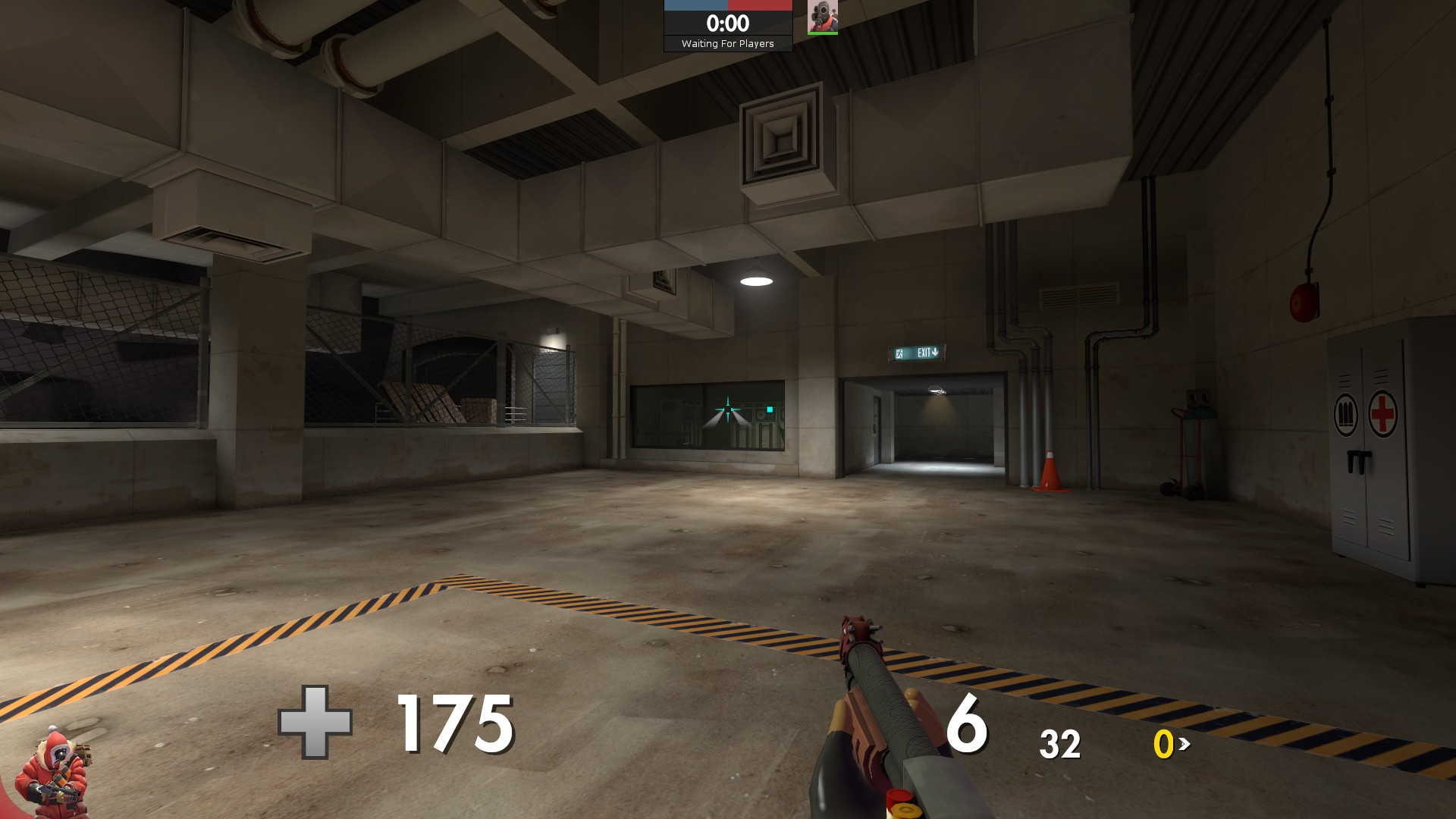The width and height of the screenshot is (1456, 819).
Task: Select the running-man symbol on the EXIT sign
Action: tap(899, 353)
